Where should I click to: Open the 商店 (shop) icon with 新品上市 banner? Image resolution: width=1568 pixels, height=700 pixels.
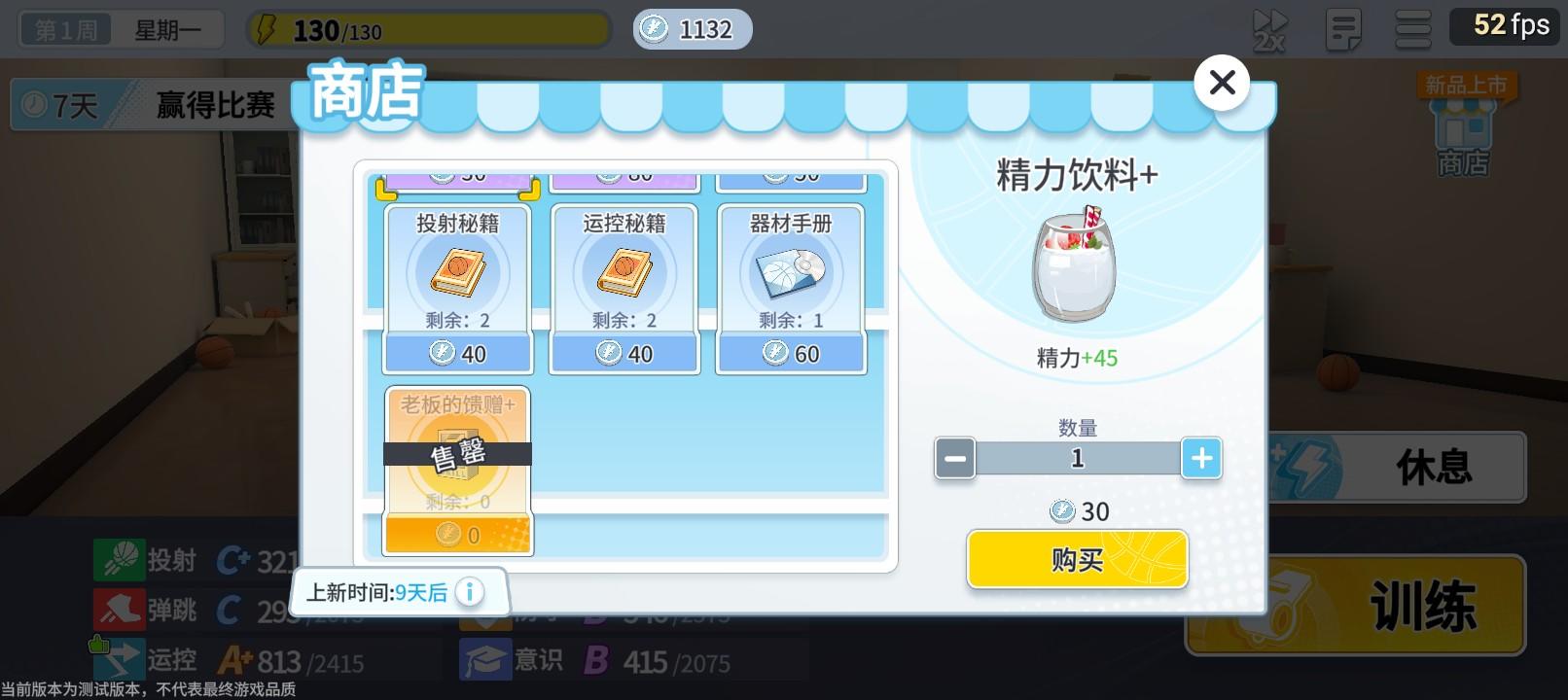[1463, 126]
